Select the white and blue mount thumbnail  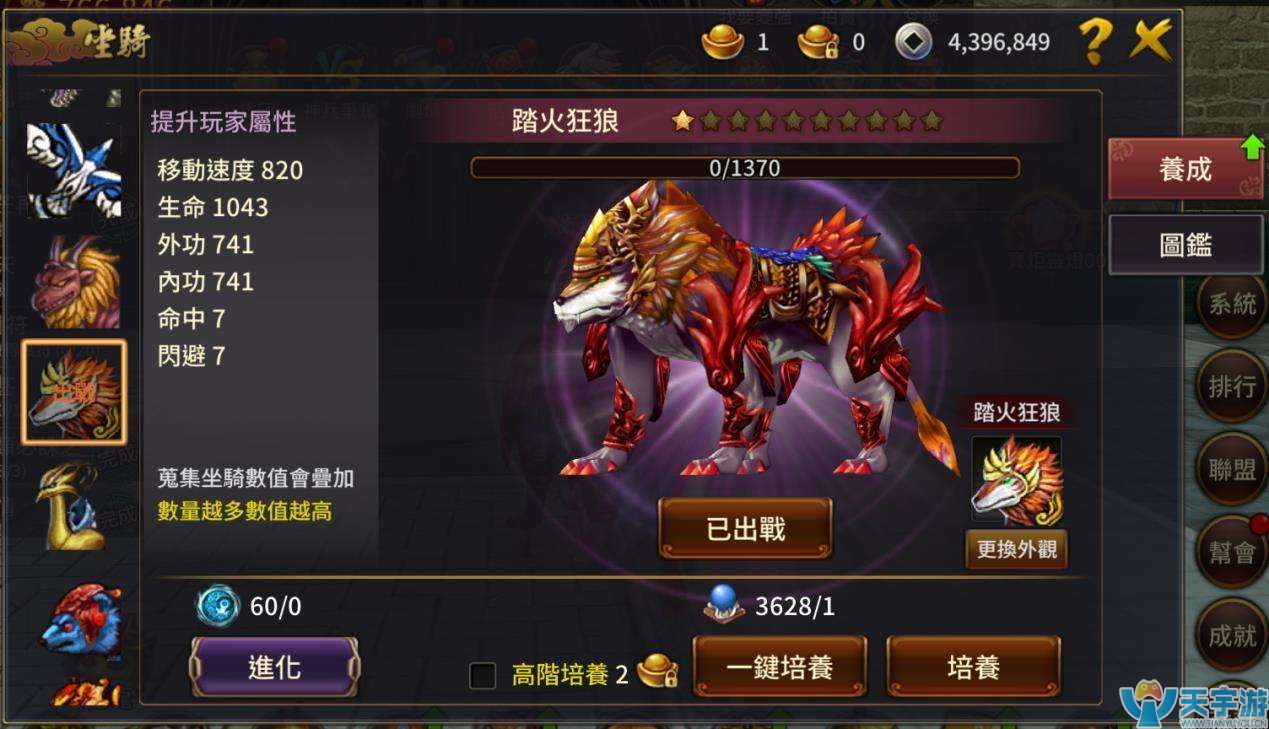(x=74, y=168)
